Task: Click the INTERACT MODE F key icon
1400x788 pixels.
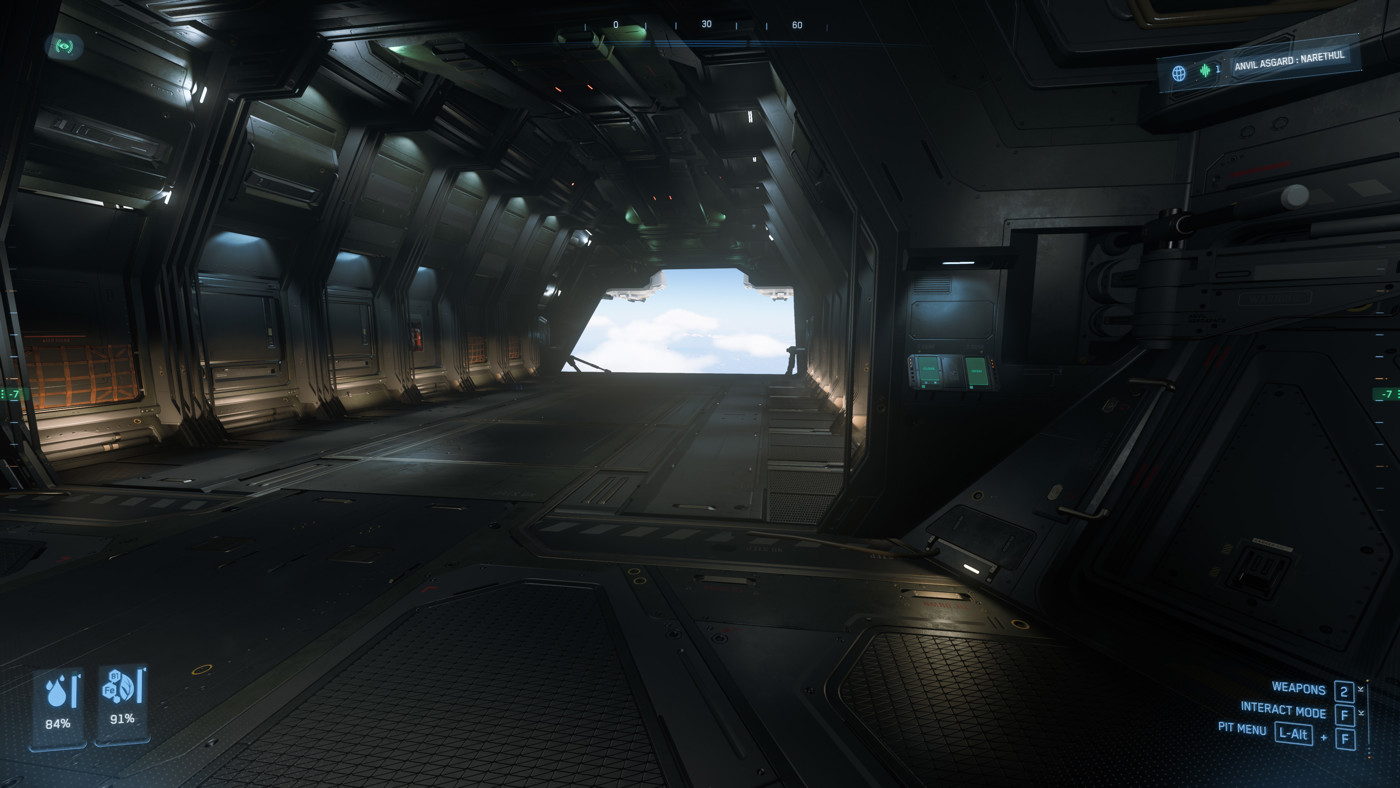Action: coord(1345,713)
